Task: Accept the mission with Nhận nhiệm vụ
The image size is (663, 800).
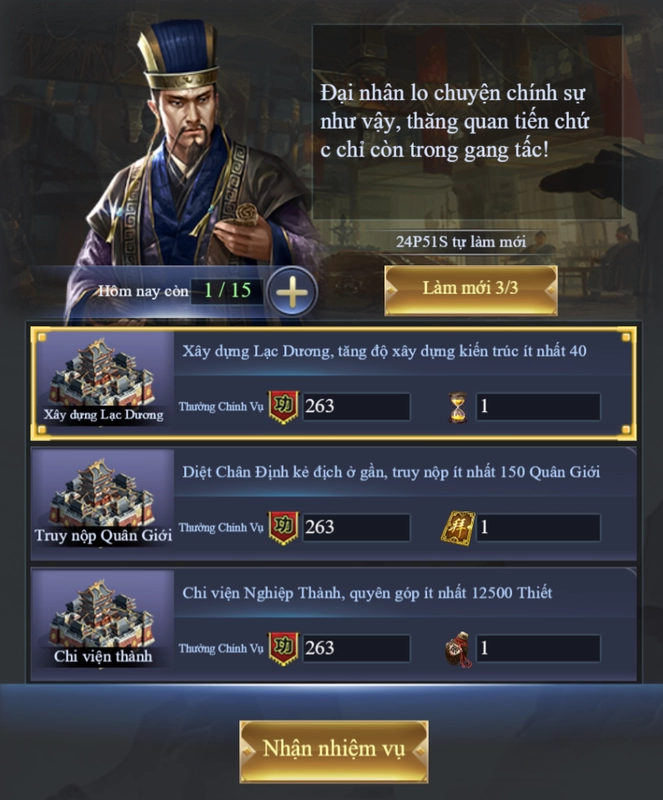Action: click(x=333, y=750)
